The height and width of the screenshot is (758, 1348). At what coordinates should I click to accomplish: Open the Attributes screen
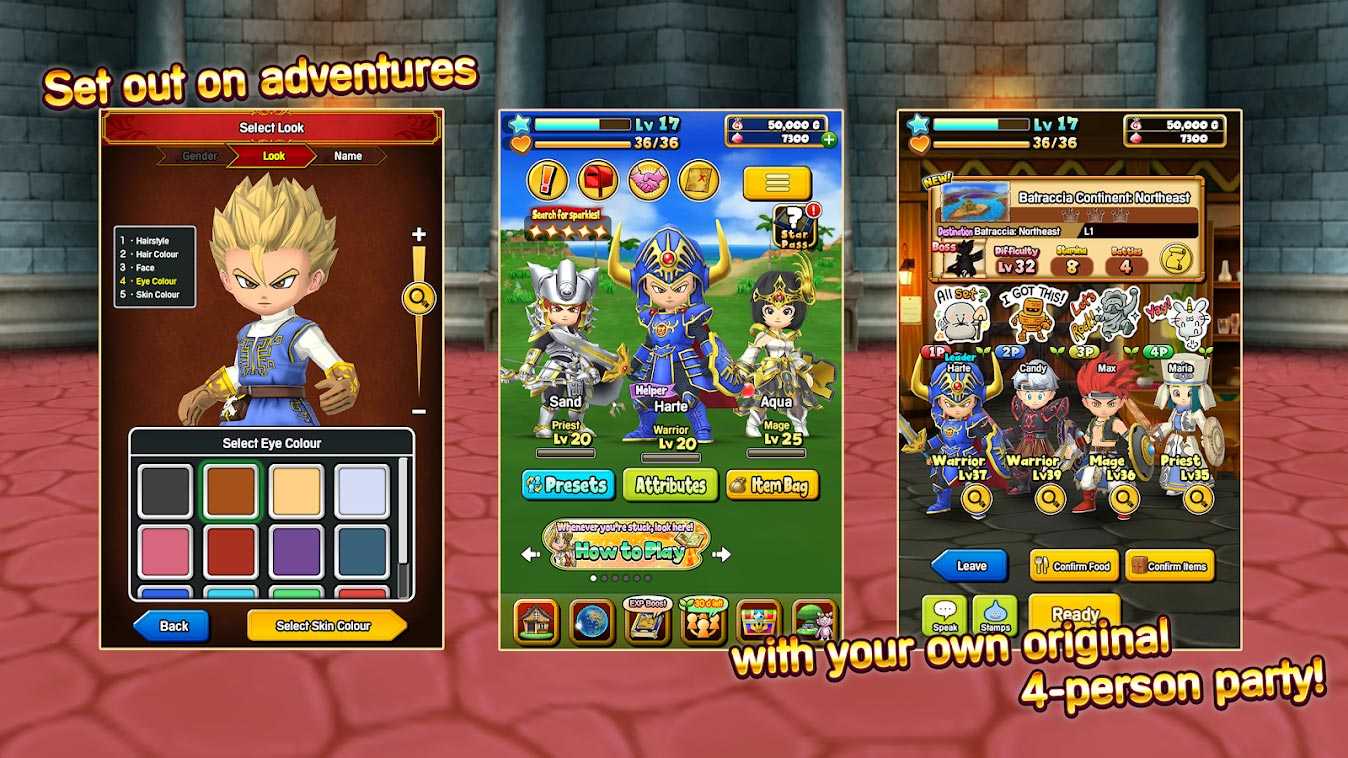click(x=670, y=485)
